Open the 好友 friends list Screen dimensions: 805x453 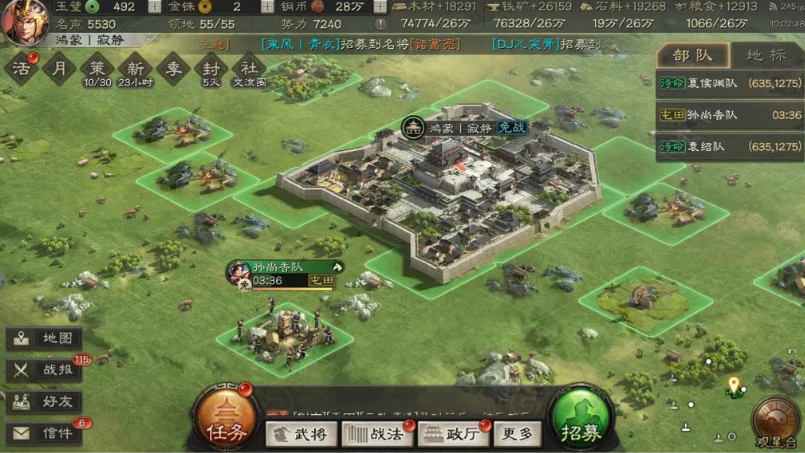[x=44, y=402]
